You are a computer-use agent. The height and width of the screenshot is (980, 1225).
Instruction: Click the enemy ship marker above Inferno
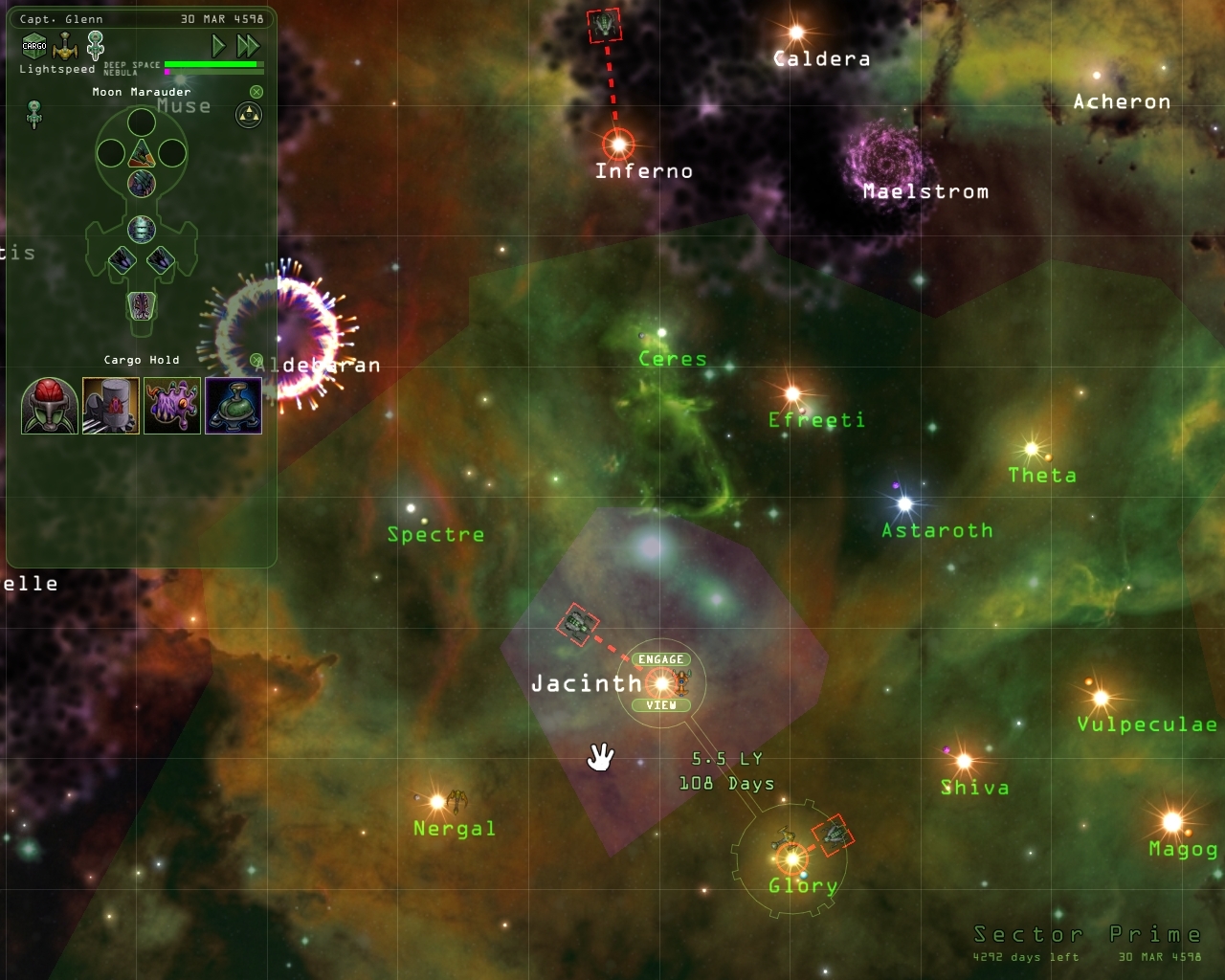tap(606, 26)
